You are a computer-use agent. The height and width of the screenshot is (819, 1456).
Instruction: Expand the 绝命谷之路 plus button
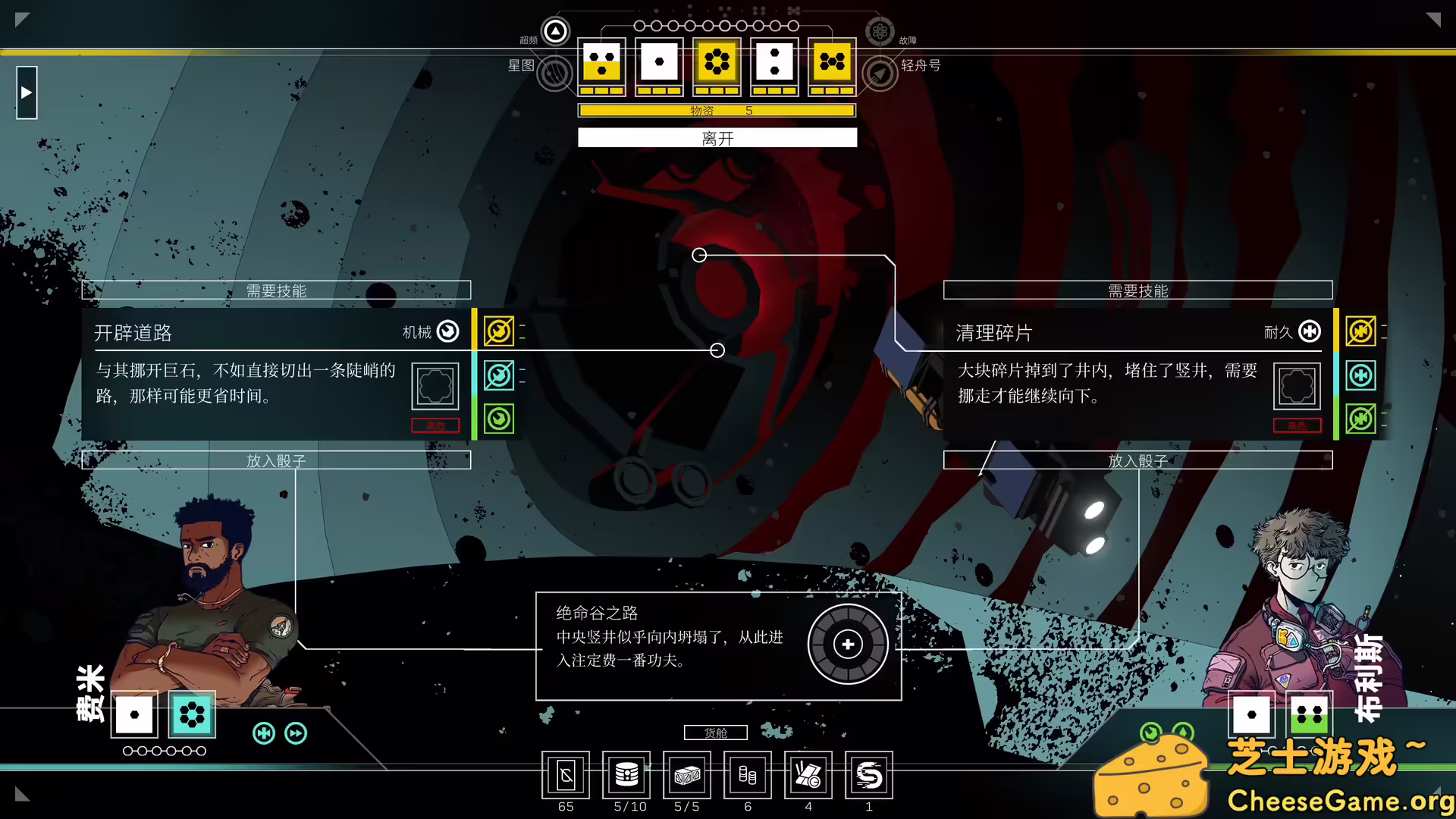[847, 644]
